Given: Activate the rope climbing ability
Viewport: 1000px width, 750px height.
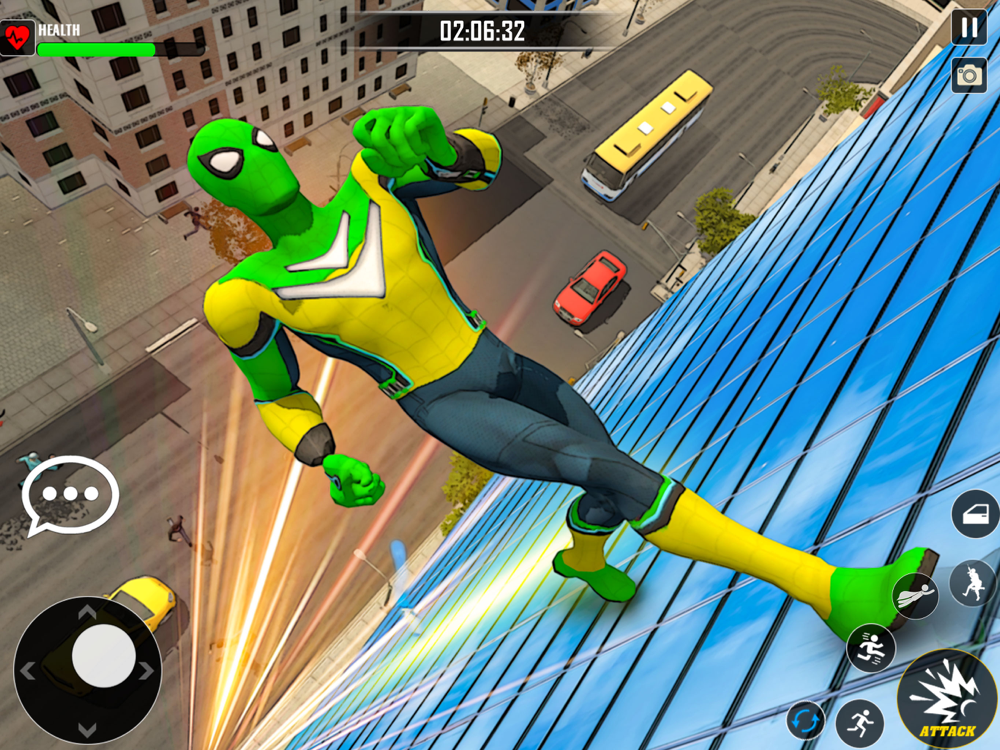Looking at the screenshot, I should pos(972,583).
